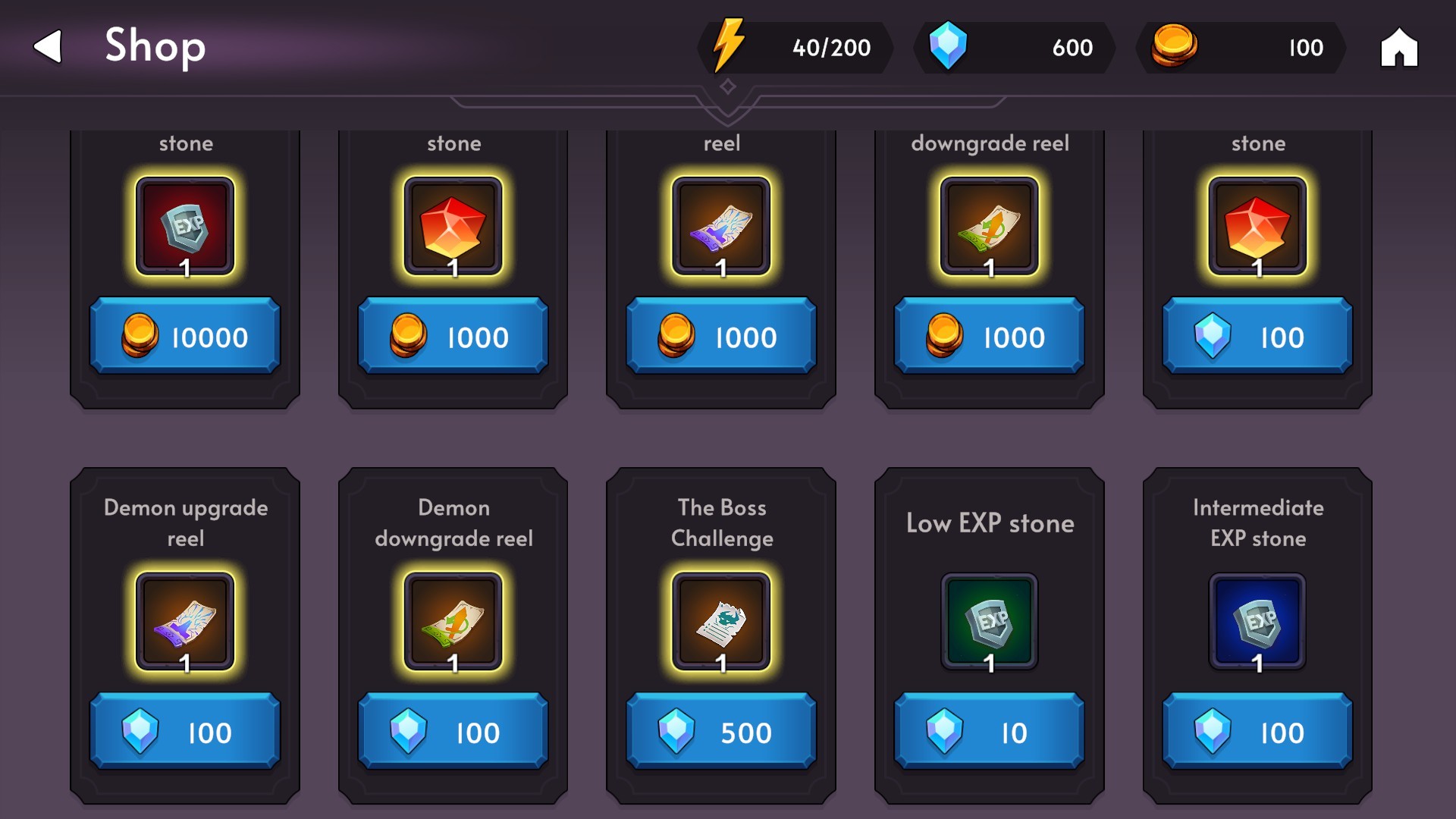Image resolution: width=1456 pixels, height=819 pixels.
Task: Buy the stone priced at 100 gems
Action: [x=1257, y=336]
